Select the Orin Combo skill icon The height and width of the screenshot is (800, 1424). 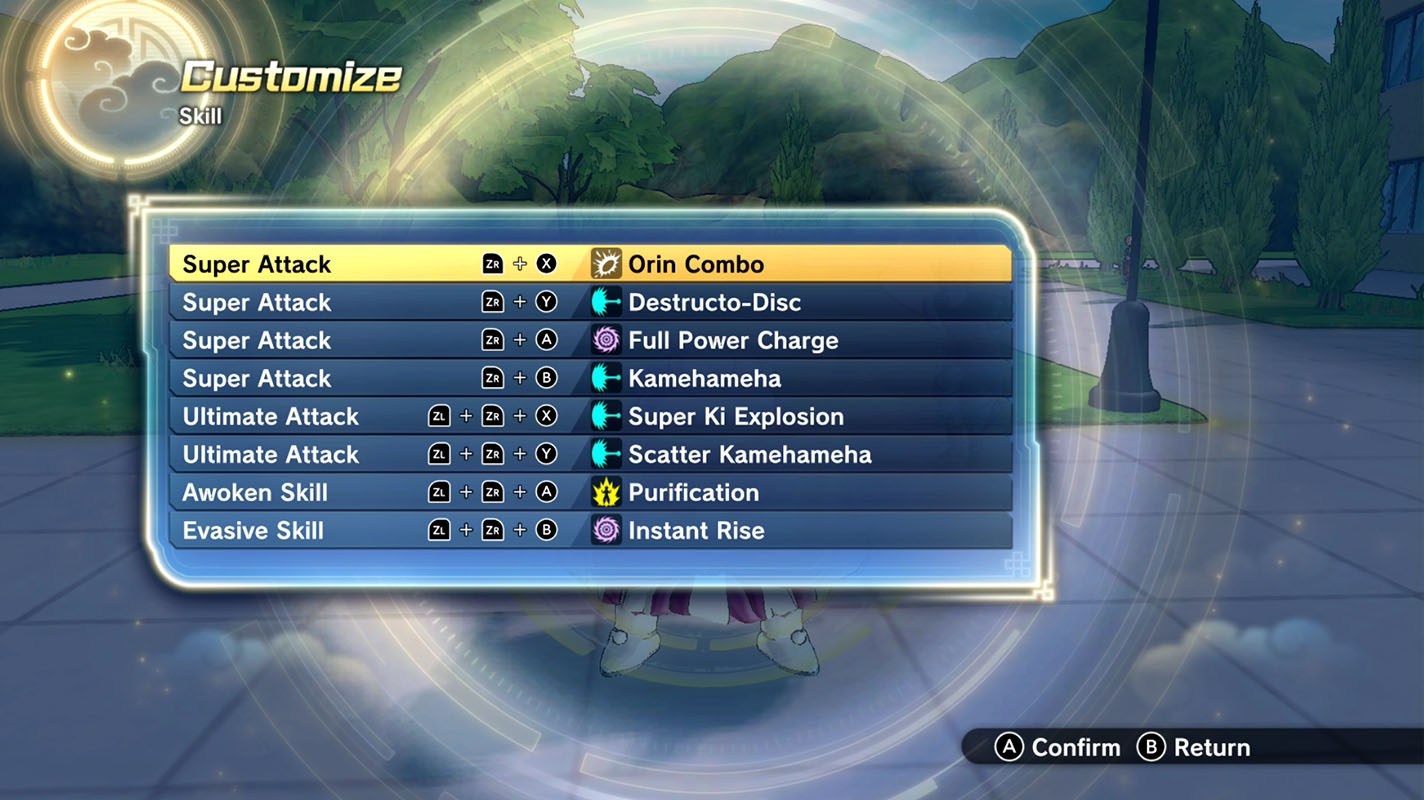click(607, 263)
